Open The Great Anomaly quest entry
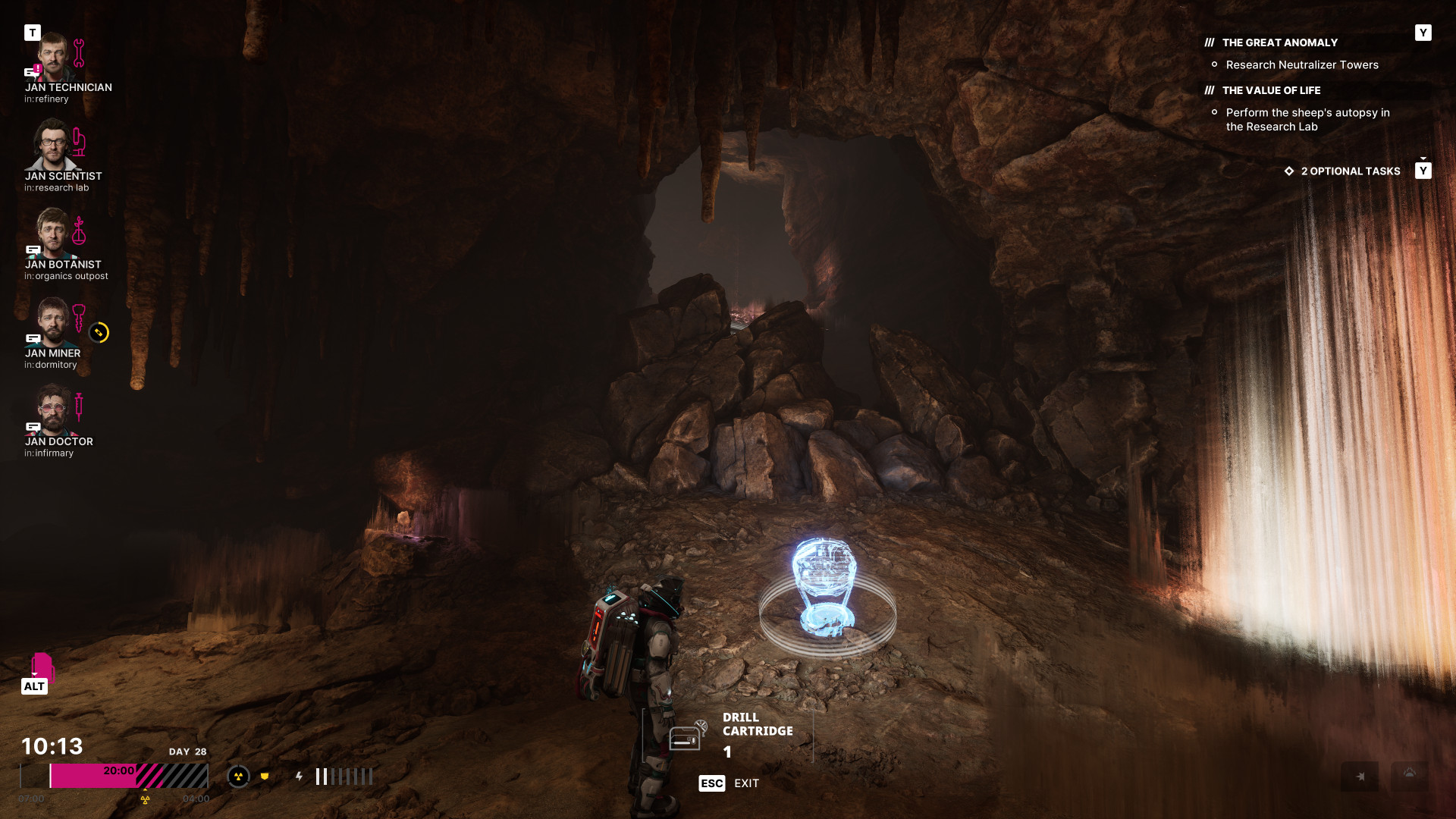Viewport: 1456px width, 819px height. [1279, 43]
